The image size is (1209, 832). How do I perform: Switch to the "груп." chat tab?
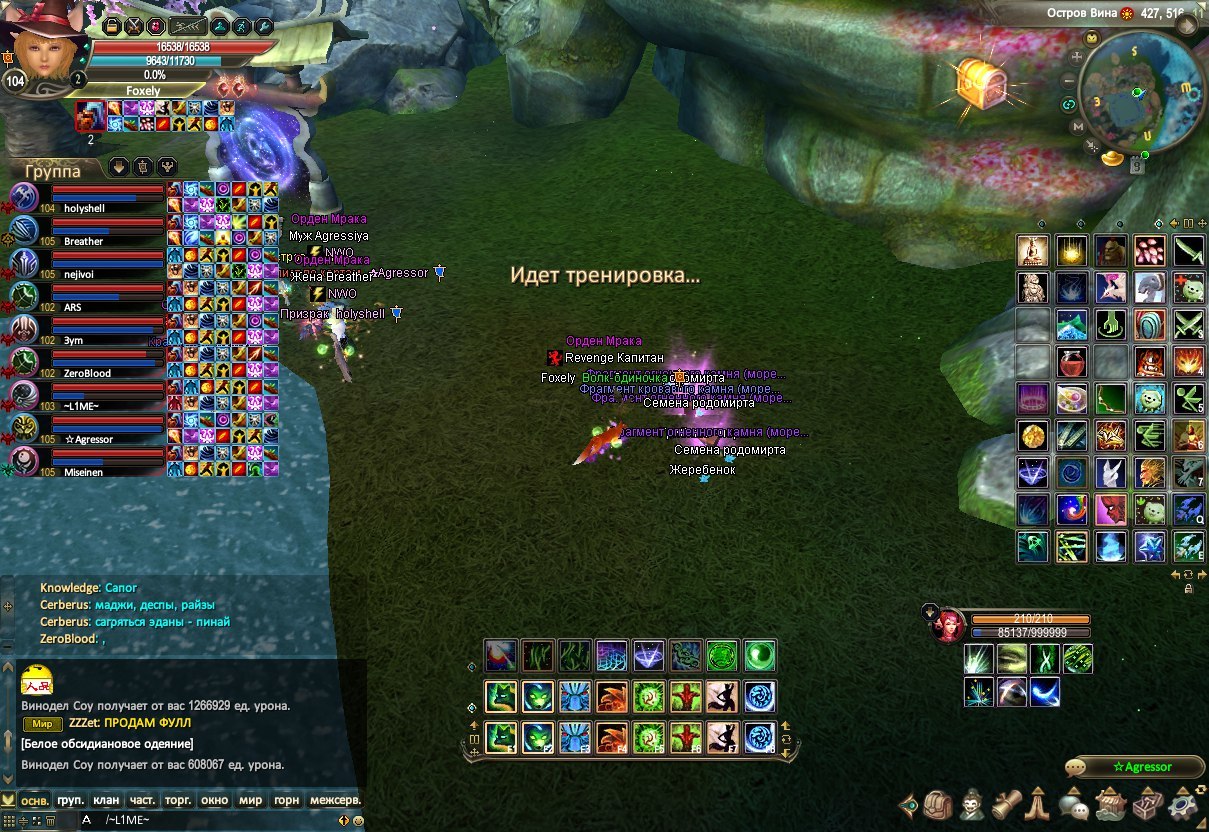[x=70, y=800]
